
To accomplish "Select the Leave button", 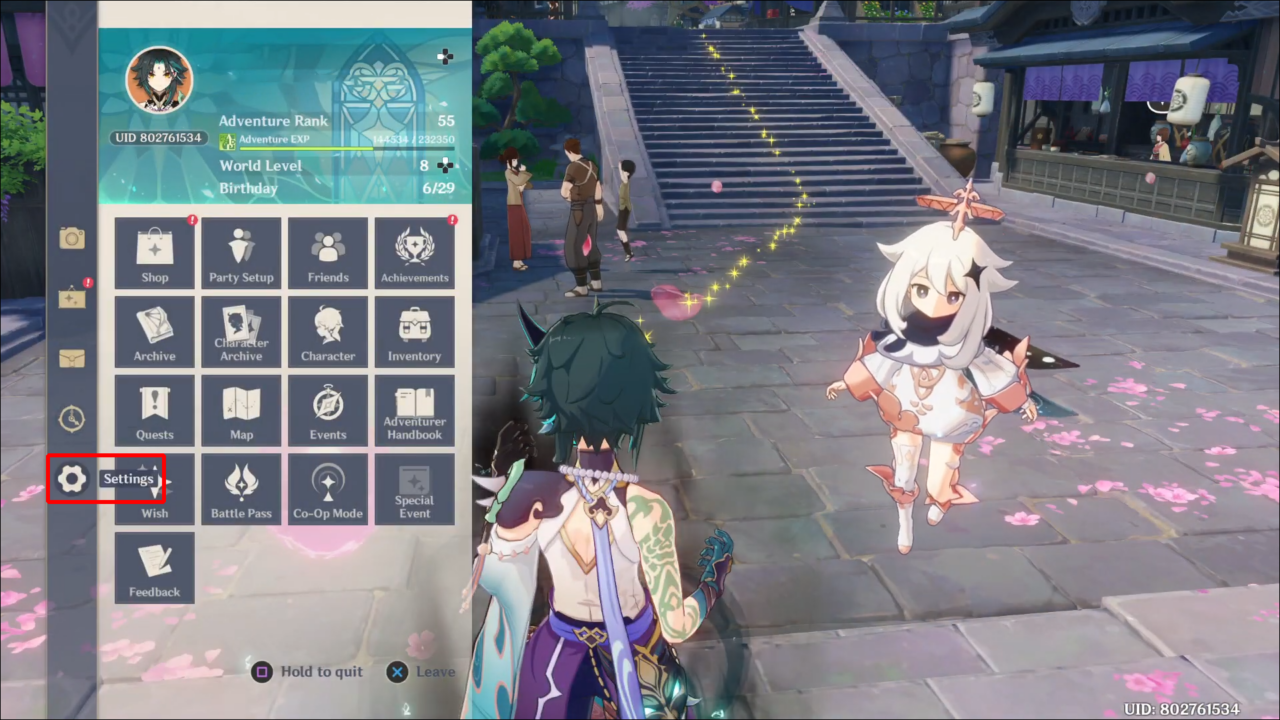I will 420,671.
